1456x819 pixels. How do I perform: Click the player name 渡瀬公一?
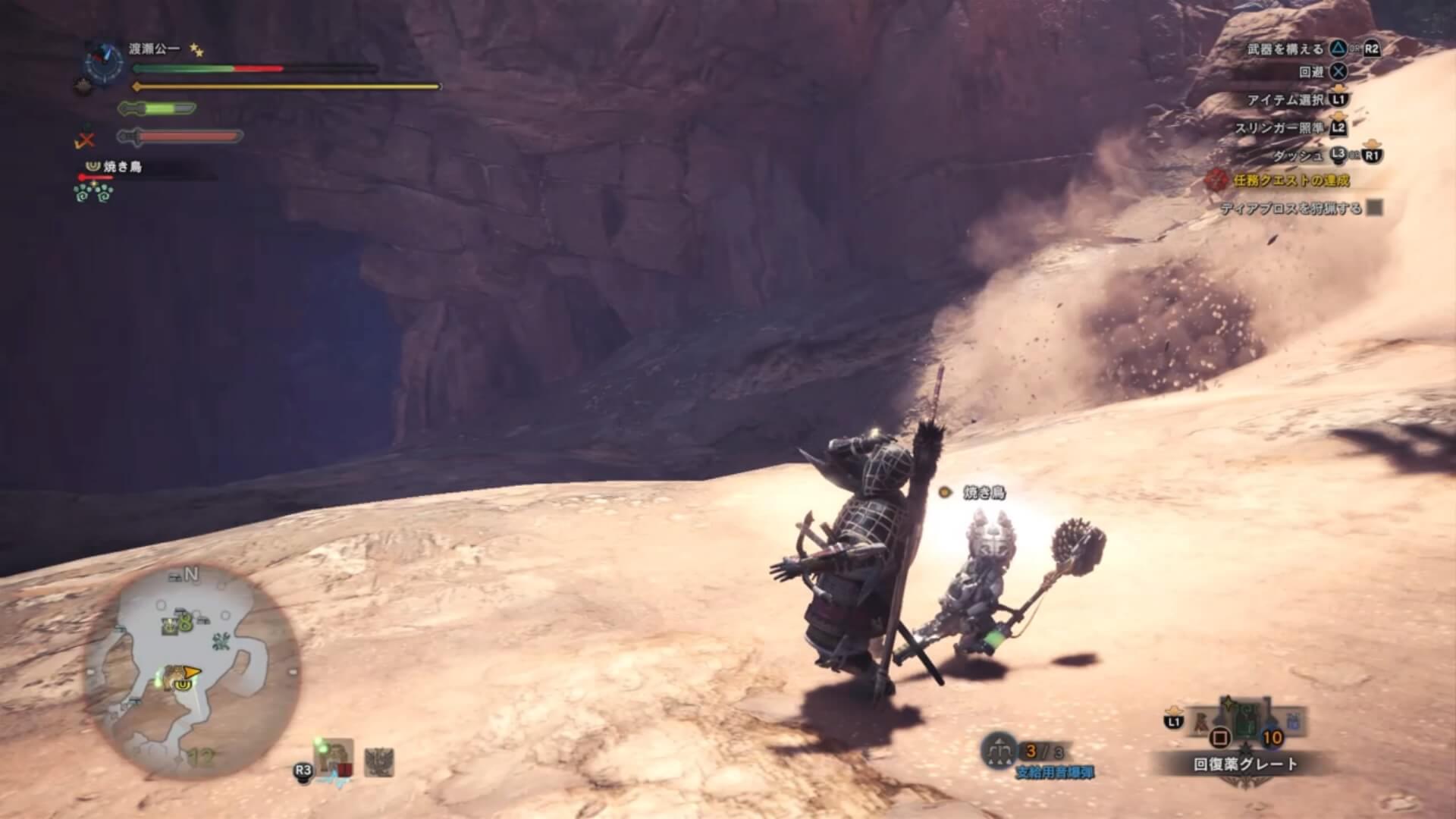coord(155,49)
